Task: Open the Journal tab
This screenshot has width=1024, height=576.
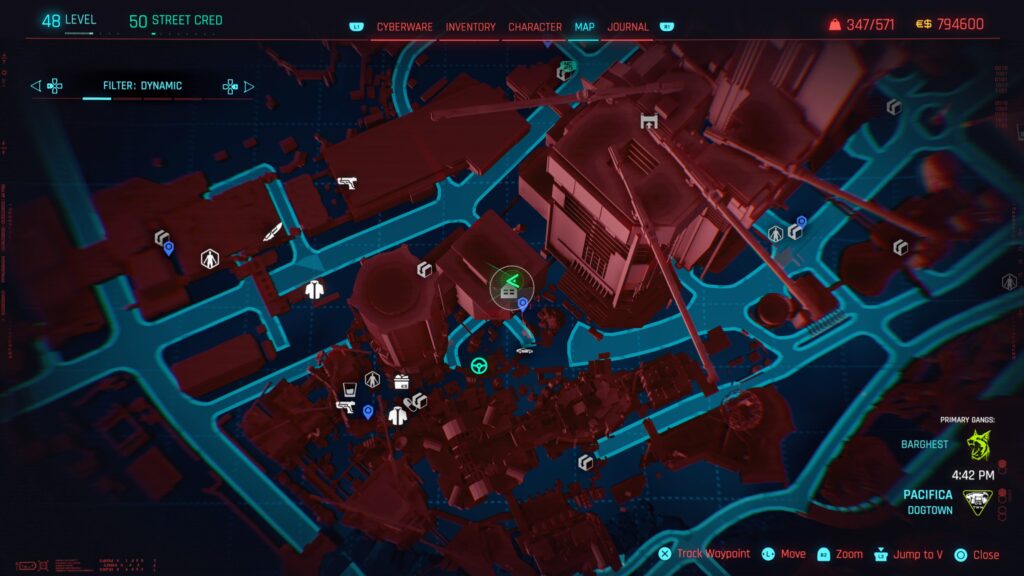Action: 628,27
